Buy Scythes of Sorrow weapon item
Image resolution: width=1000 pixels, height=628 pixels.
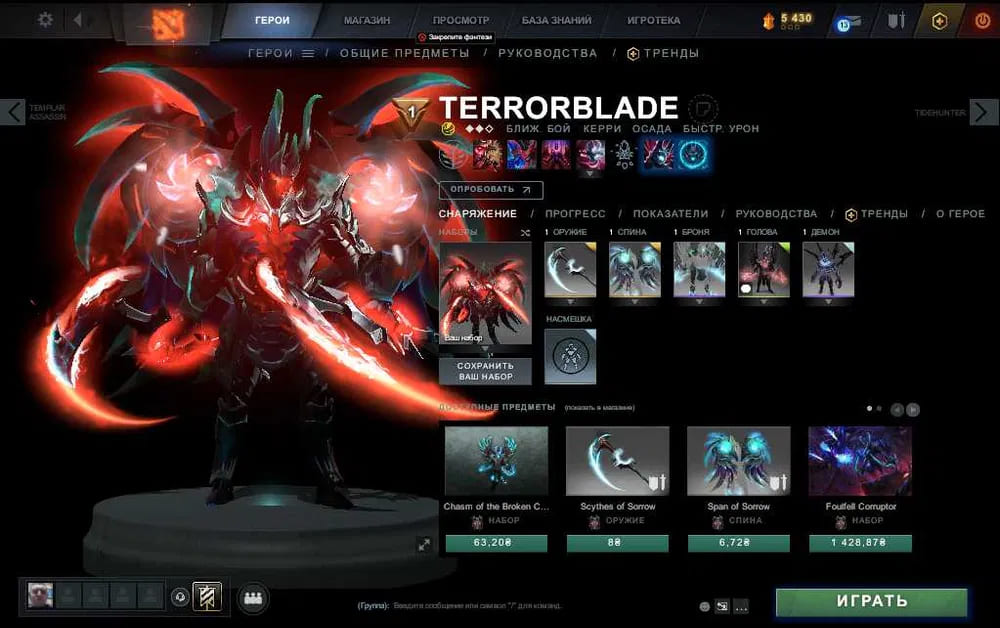pyautogui.click(x=617, y=544)
